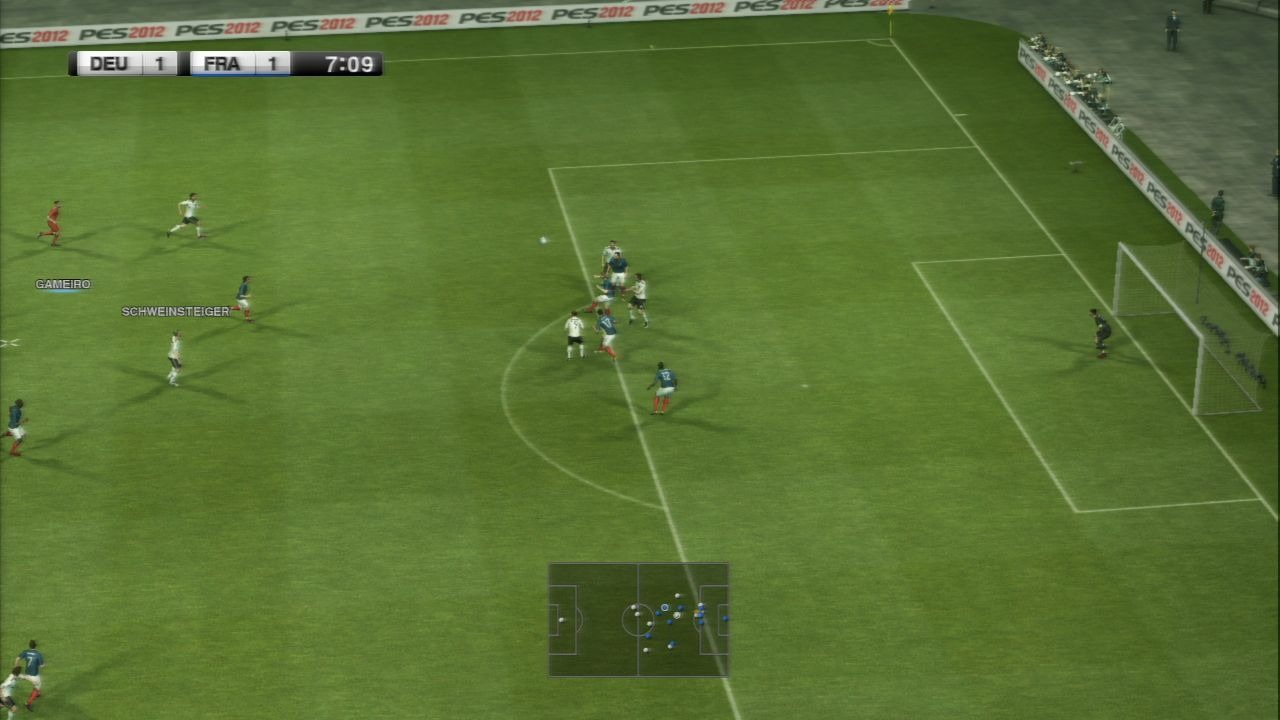
Task: Click the radar minimap at the bottom
Action: tap(638, 620)
